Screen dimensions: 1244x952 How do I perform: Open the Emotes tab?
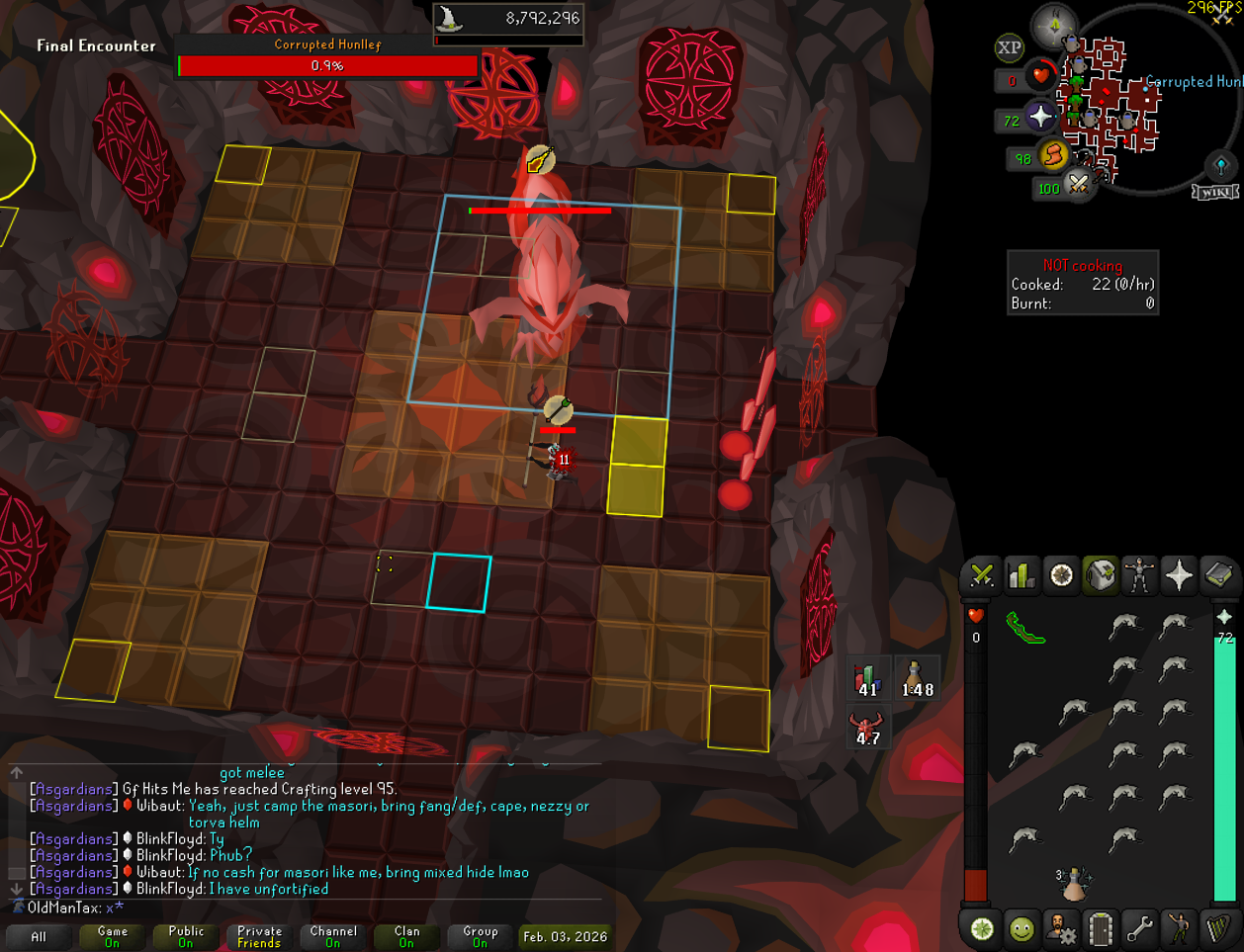[1179, 929]
